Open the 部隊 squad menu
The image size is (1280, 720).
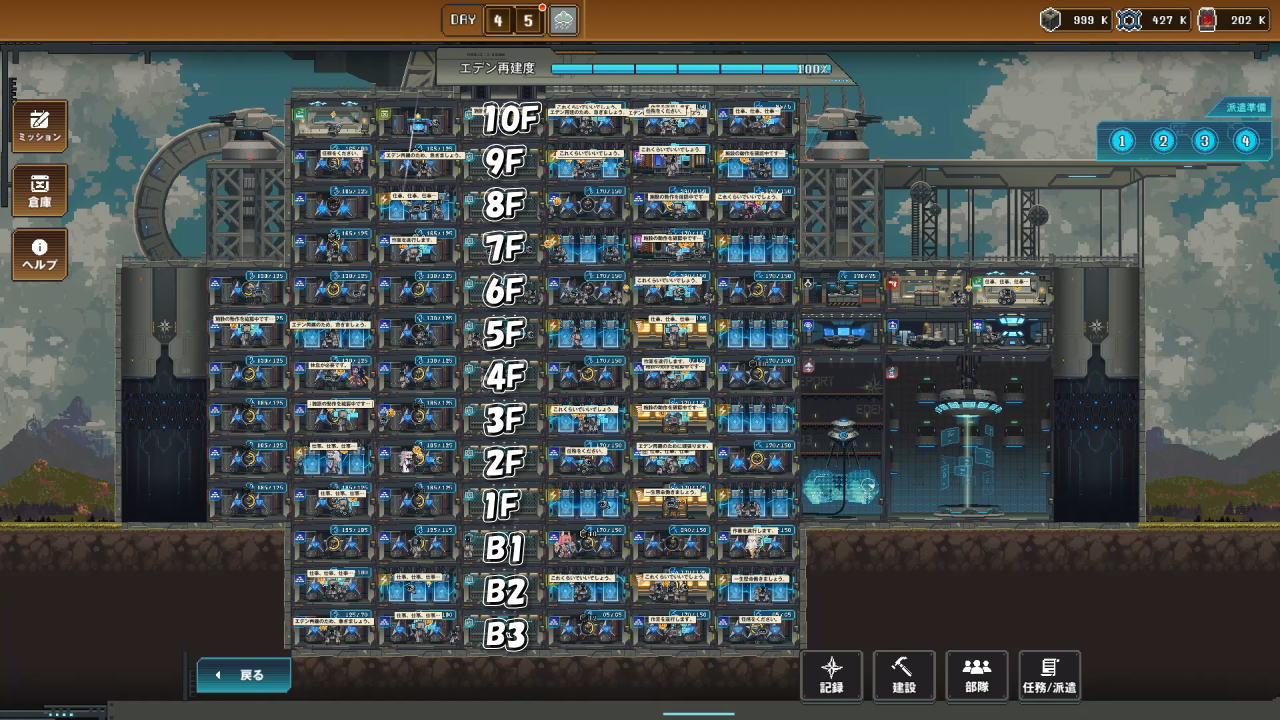[976, 675]
